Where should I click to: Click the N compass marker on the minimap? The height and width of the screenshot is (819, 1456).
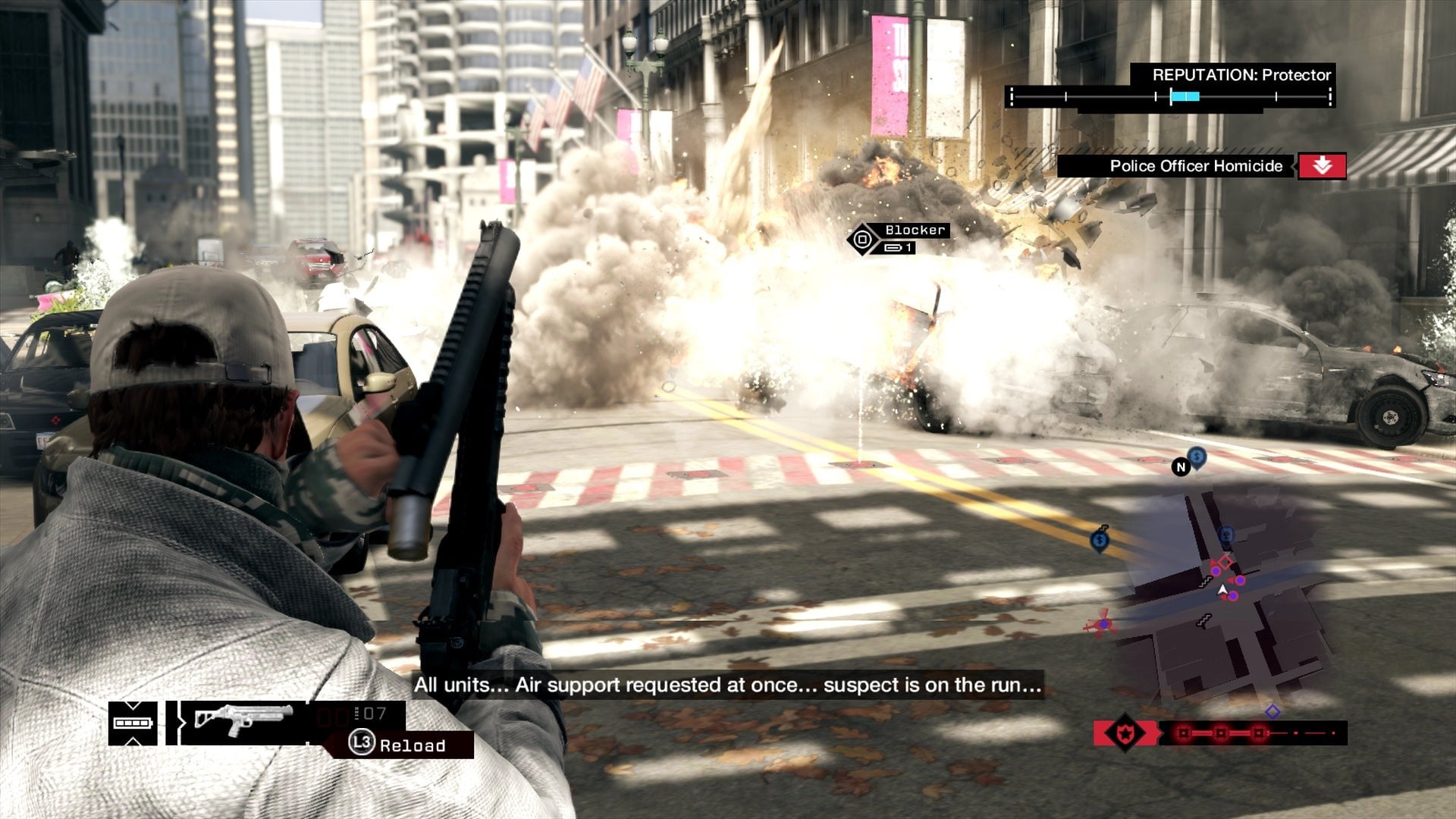pyautogui.click(x=1180, y=467)
